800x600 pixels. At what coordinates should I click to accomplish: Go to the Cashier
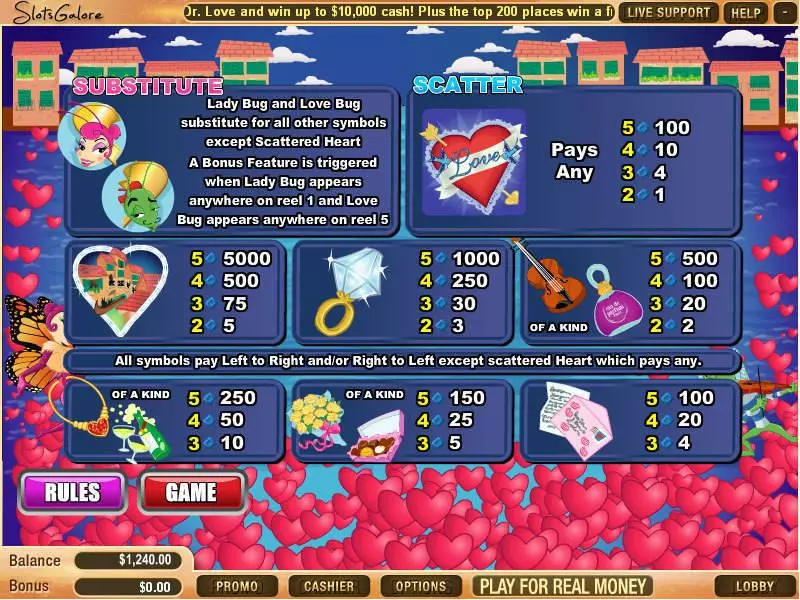pyautogui.click(x=328, y=586)
